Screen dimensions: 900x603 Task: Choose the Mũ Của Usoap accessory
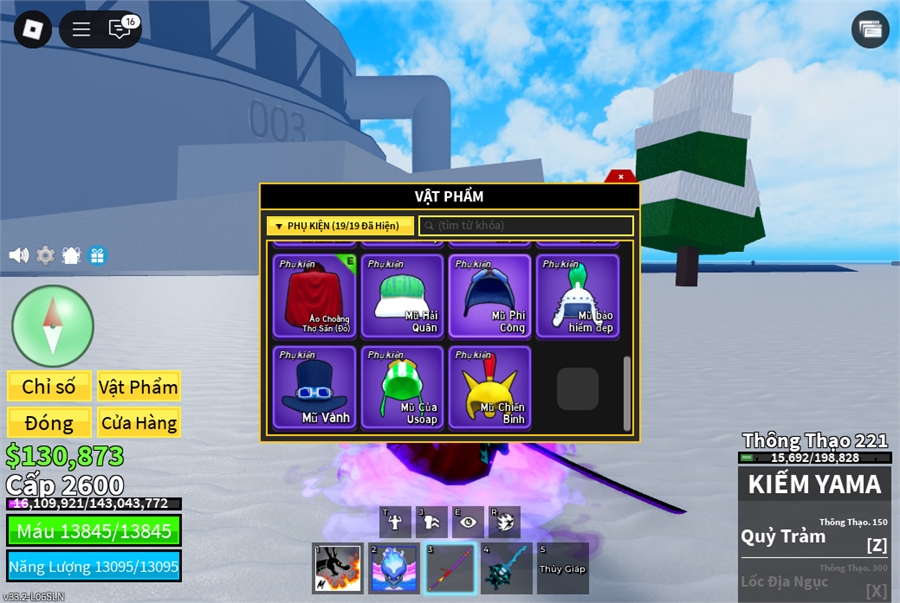[402, 387]
